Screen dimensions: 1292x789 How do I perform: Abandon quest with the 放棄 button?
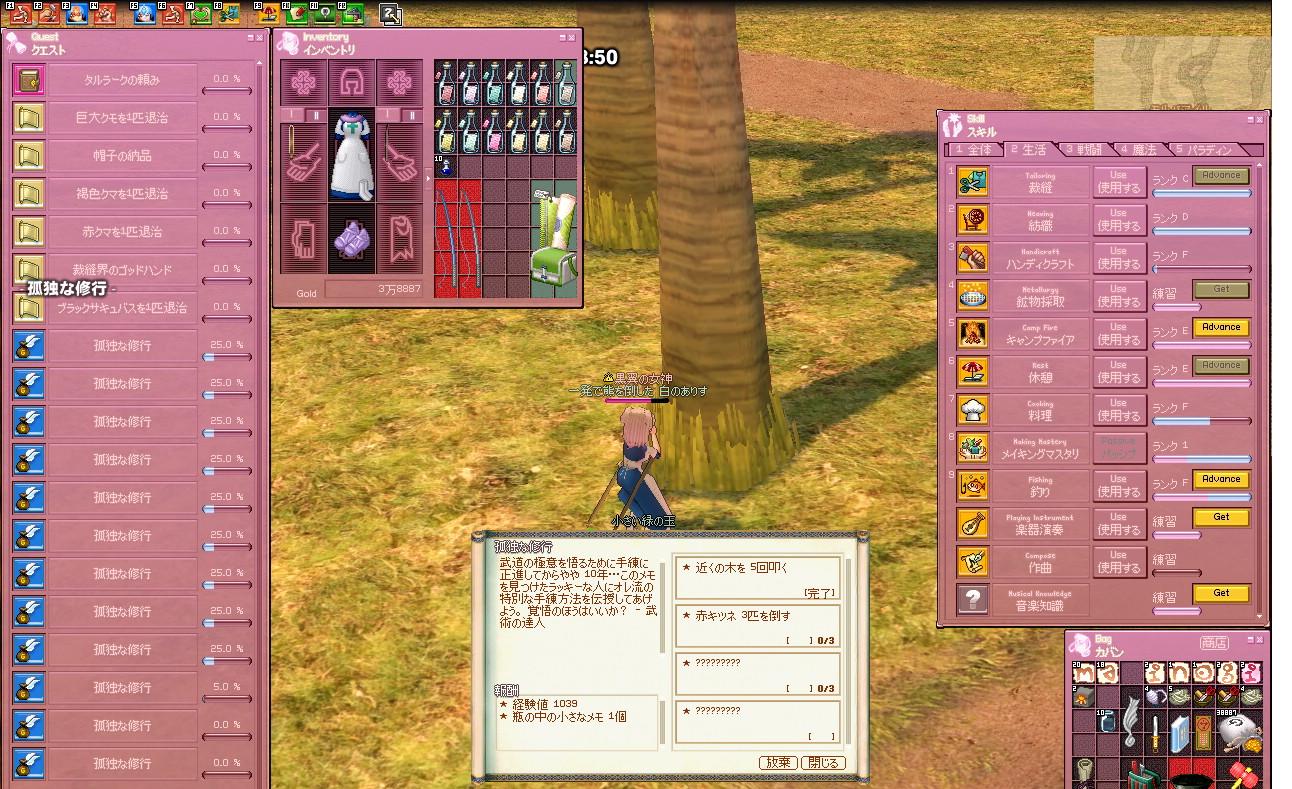pyautogui.click(x=777, y=762)
